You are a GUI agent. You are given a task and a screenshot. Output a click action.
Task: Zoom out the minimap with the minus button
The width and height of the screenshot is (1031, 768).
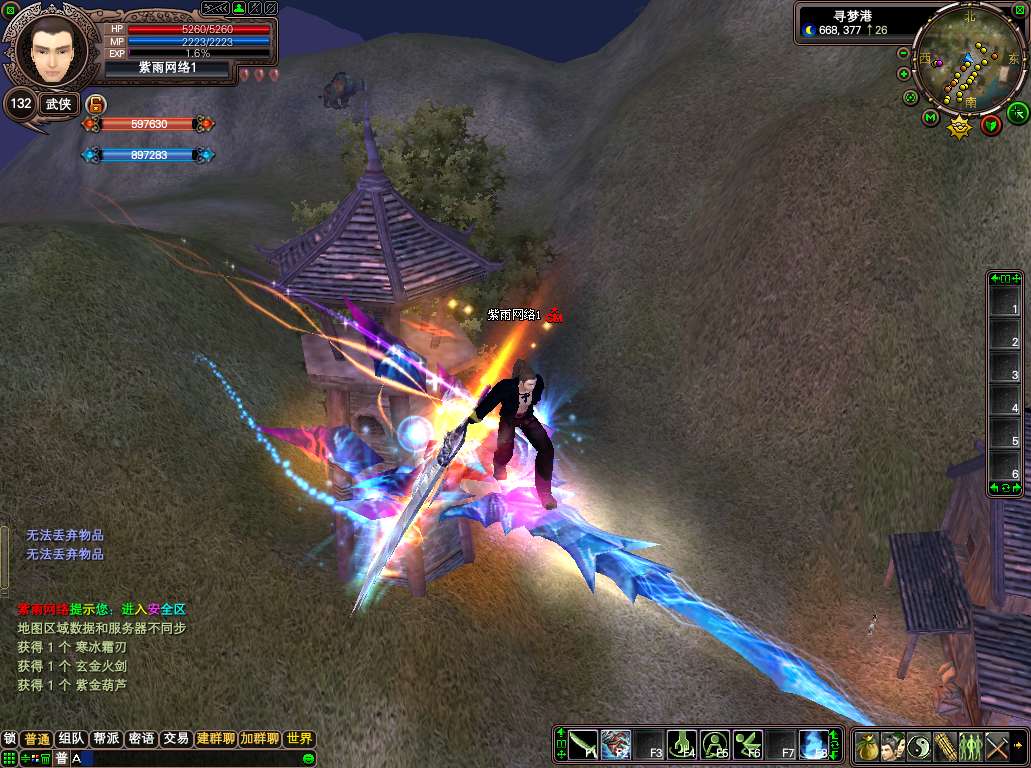(x=904, y=53)
